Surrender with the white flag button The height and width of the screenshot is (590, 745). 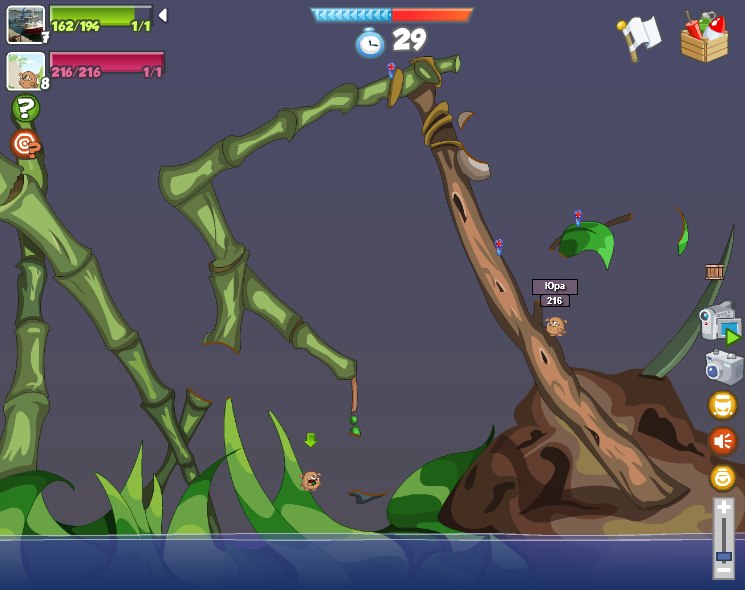point(638,38)
